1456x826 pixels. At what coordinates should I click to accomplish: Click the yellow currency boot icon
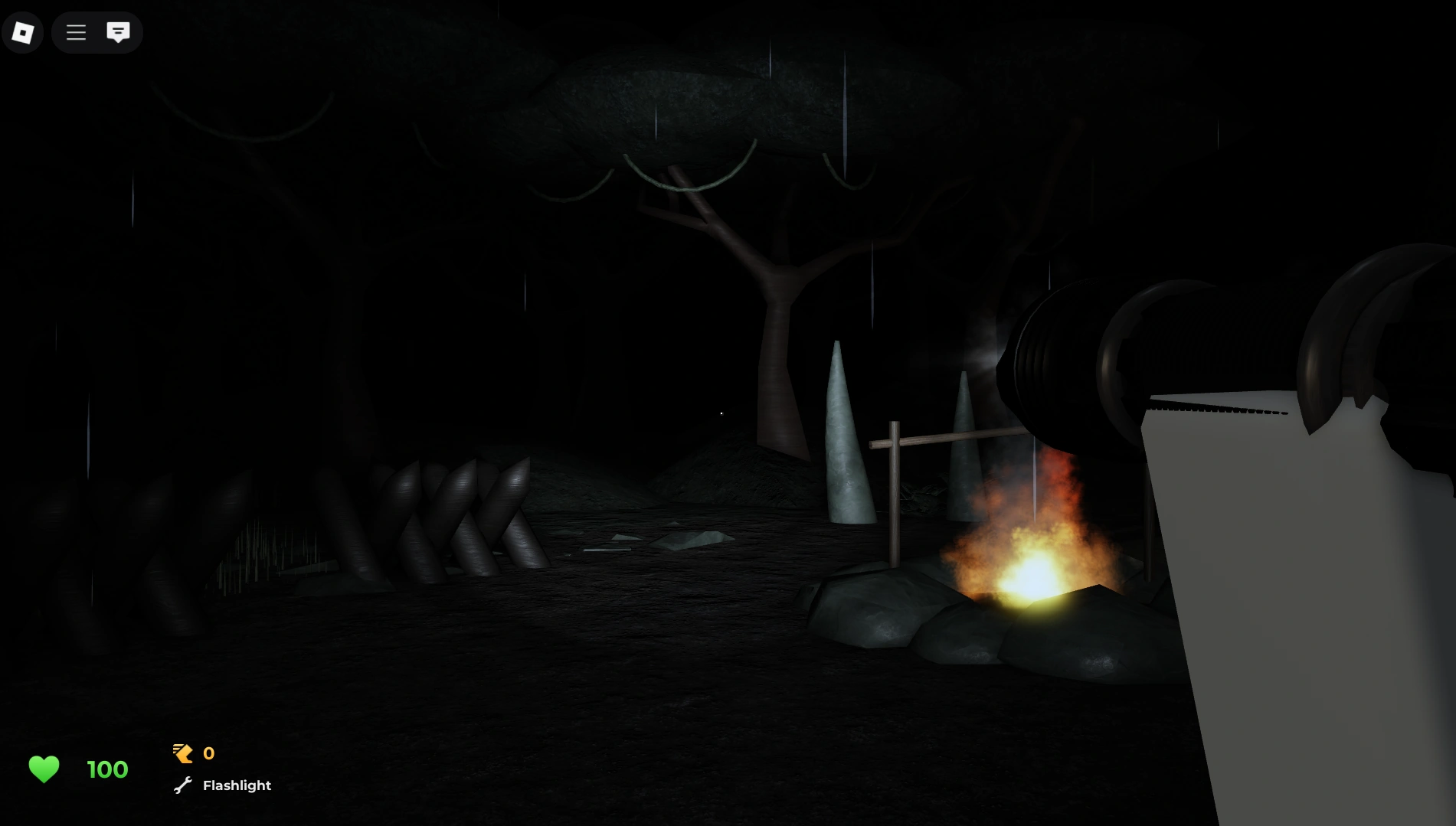coord(182,753)
